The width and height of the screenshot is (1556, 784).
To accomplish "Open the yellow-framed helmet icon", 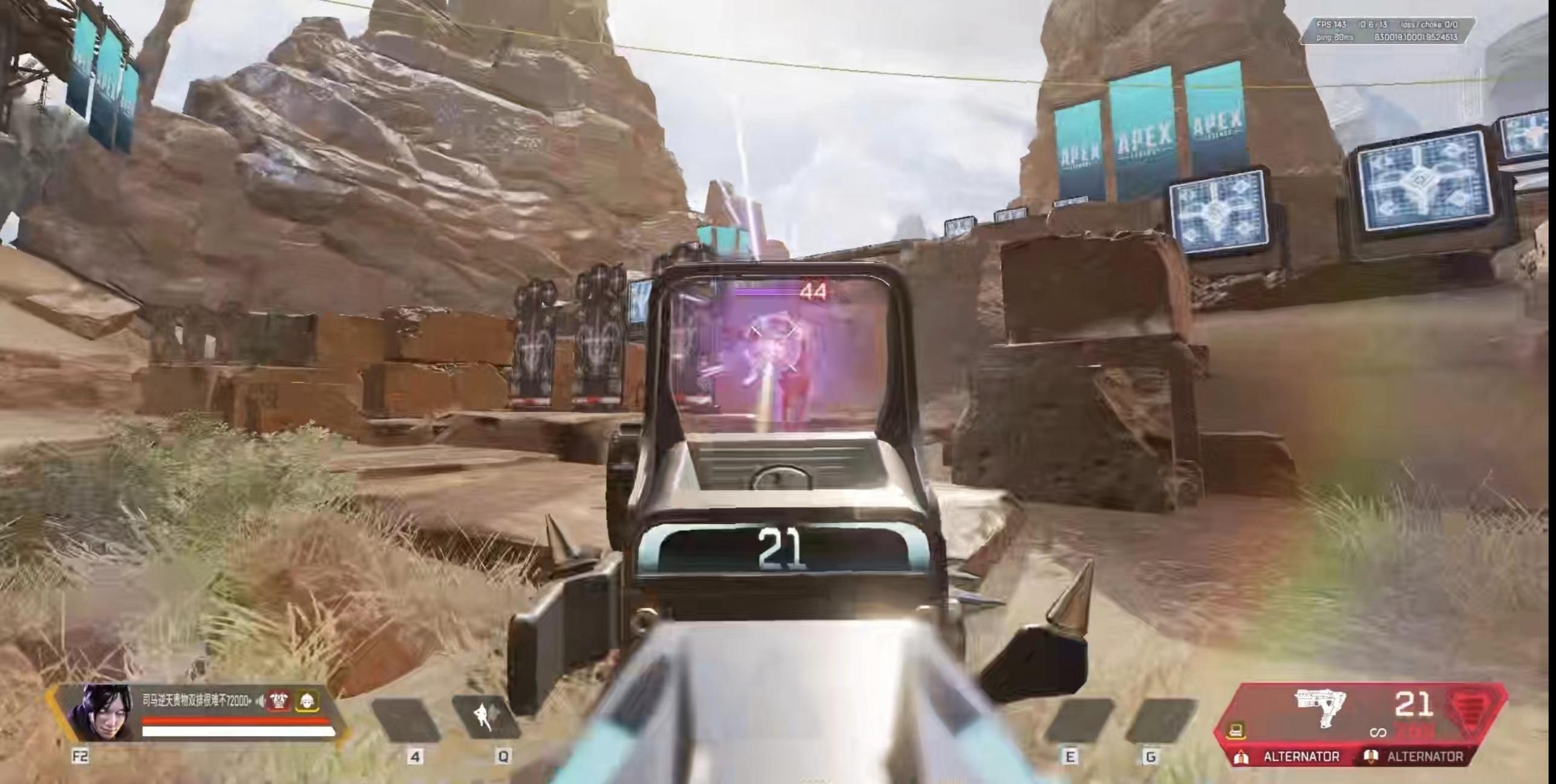I will [x=307, y=701].
